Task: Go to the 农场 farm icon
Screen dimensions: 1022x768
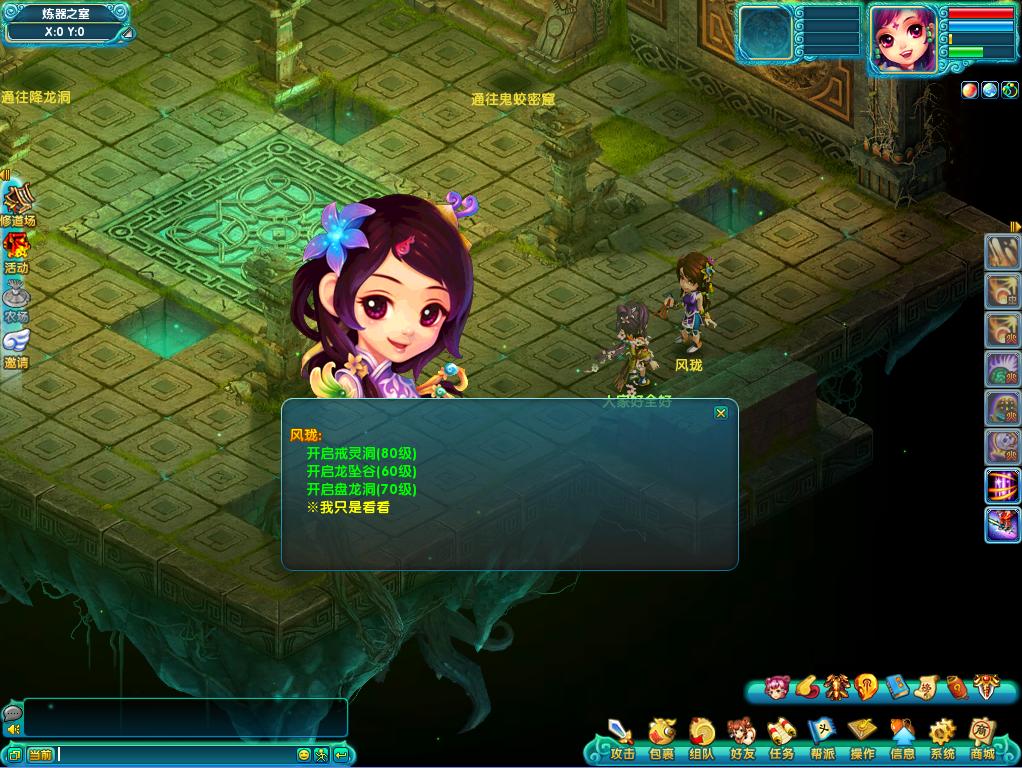Action: [x=16, y=300]
